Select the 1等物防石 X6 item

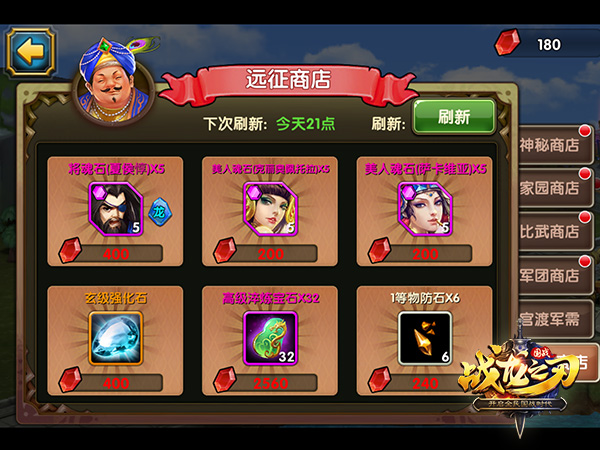pos(423,337)
